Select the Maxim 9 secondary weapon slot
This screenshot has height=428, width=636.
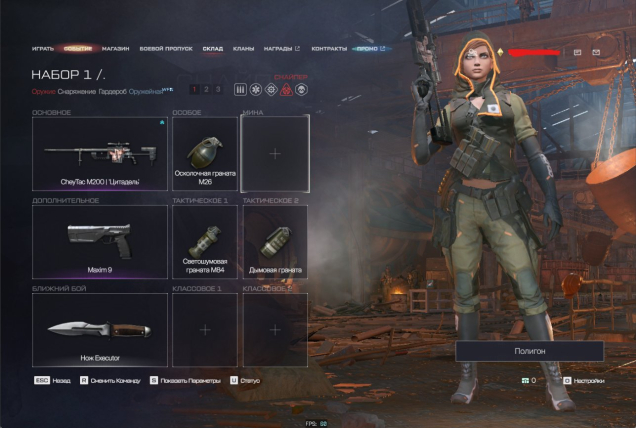click(99, 241)
